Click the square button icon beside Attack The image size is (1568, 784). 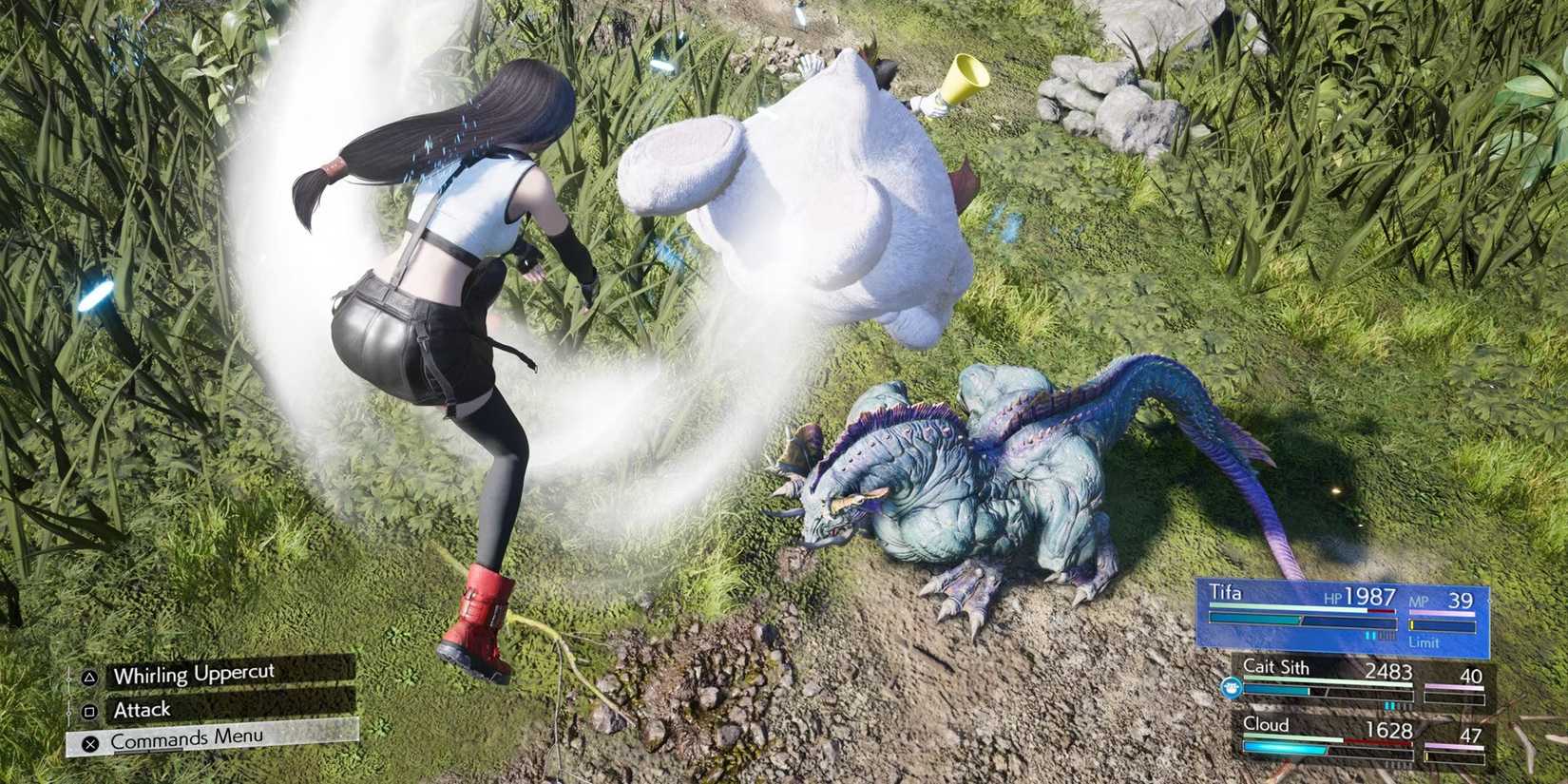pyautogui.click(x=89, y=712)
